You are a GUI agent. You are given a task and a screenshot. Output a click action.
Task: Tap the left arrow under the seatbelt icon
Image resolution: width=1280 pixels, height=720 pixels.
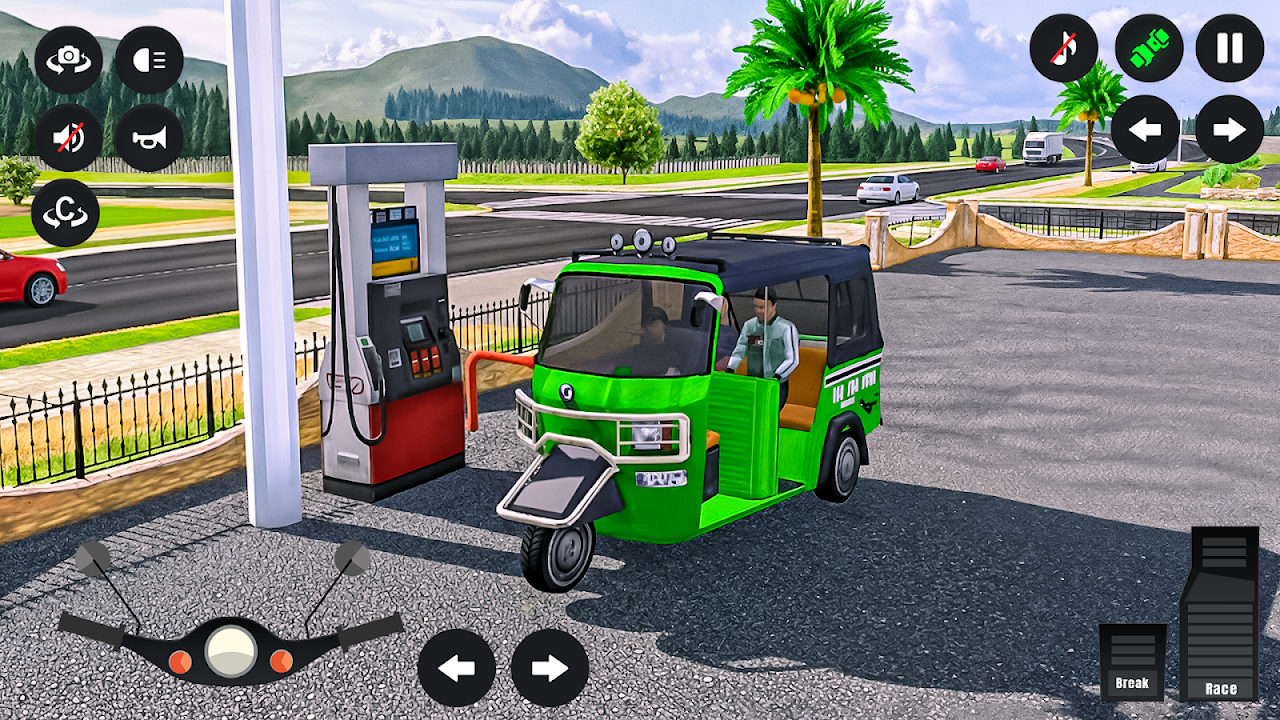(1145, 130)
